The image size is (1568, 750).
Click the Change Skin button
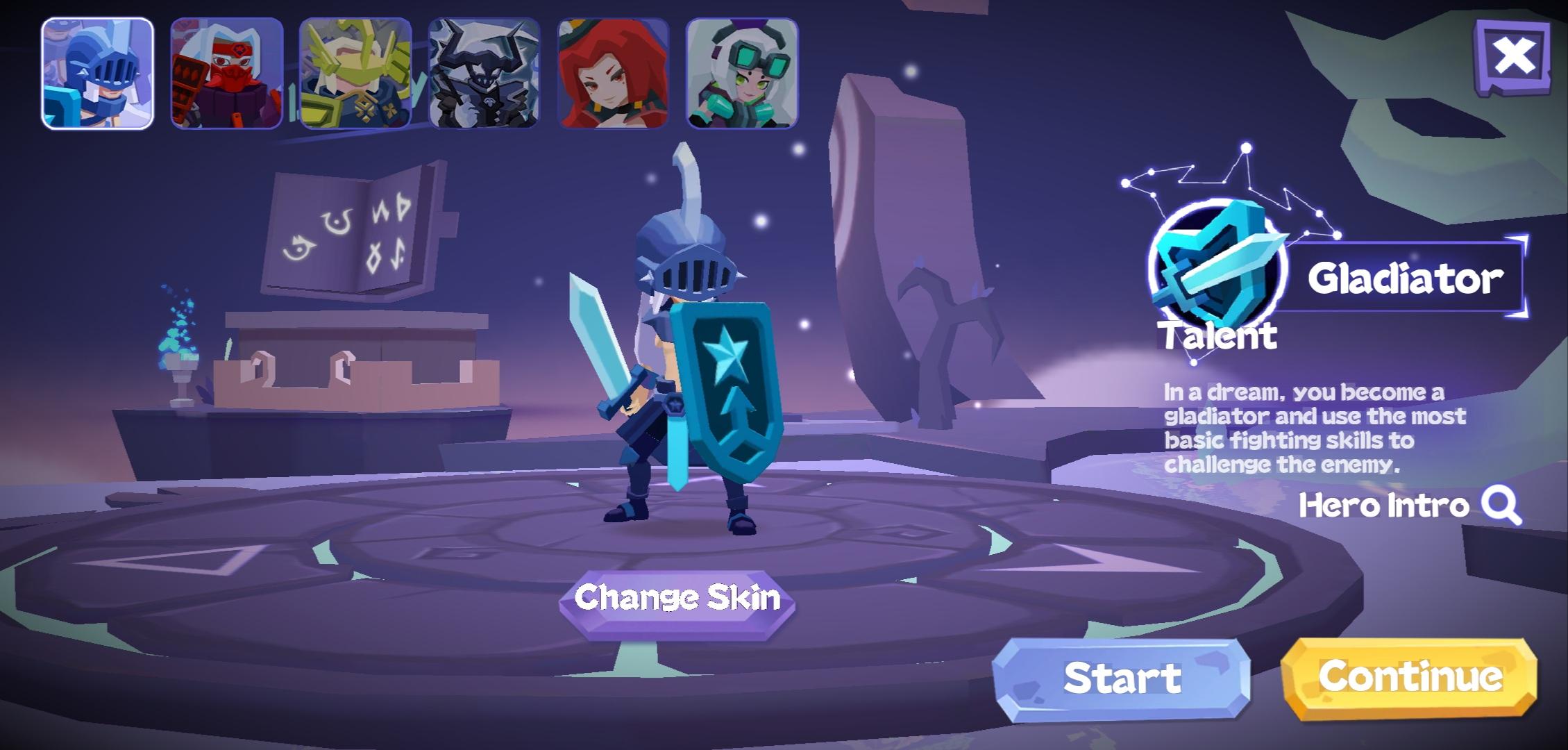point(677,599)
